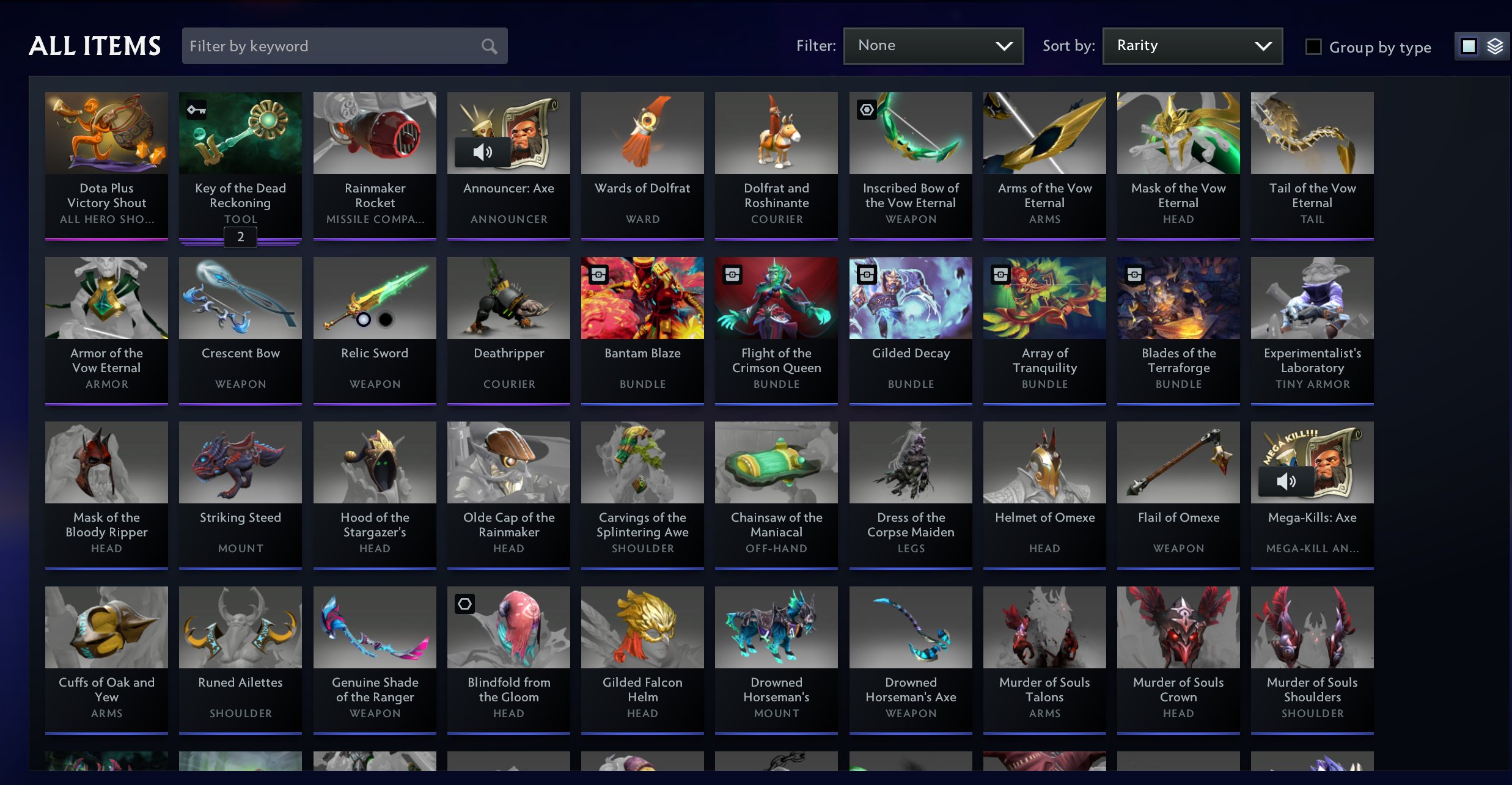This screenshot has height=785, width=1512.
Task: Click the gem icon on Blindfold from the Gloom
Action: tap(466, 603)
